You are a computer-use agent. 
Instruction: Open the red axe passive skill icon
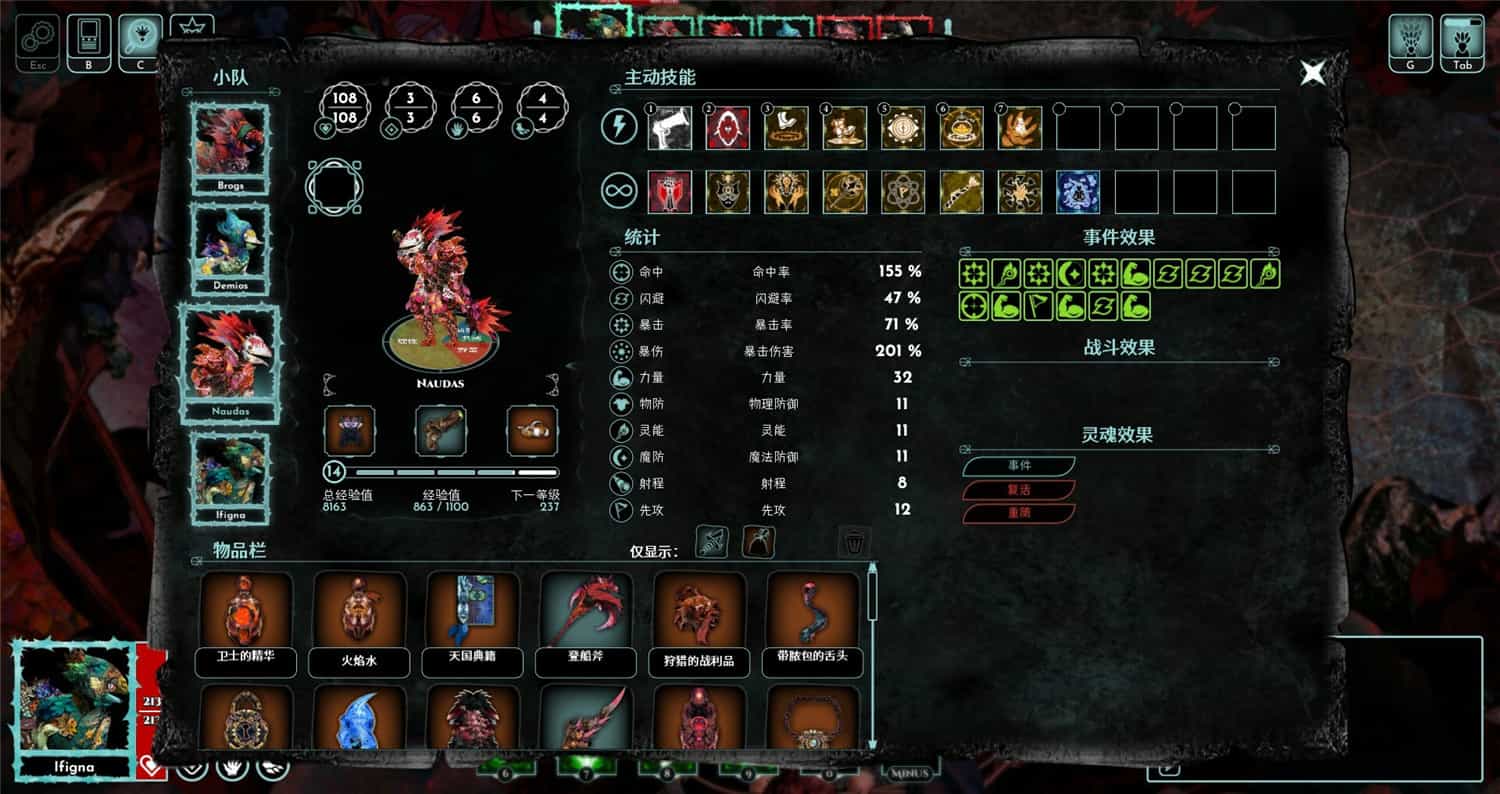(x=668, y=191)
